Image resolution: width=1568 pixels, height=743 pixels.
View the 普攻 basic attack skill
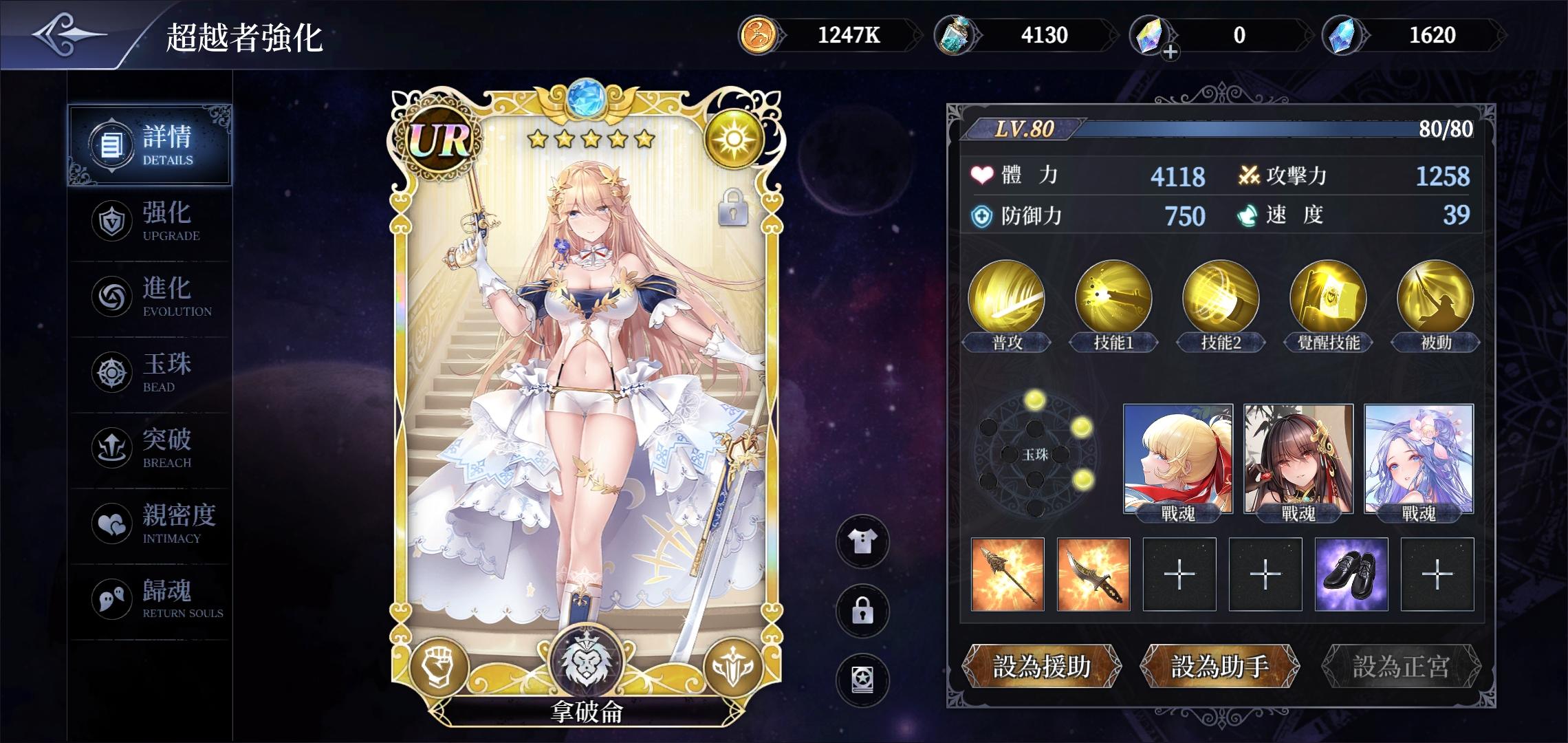tap(1006, 299)
